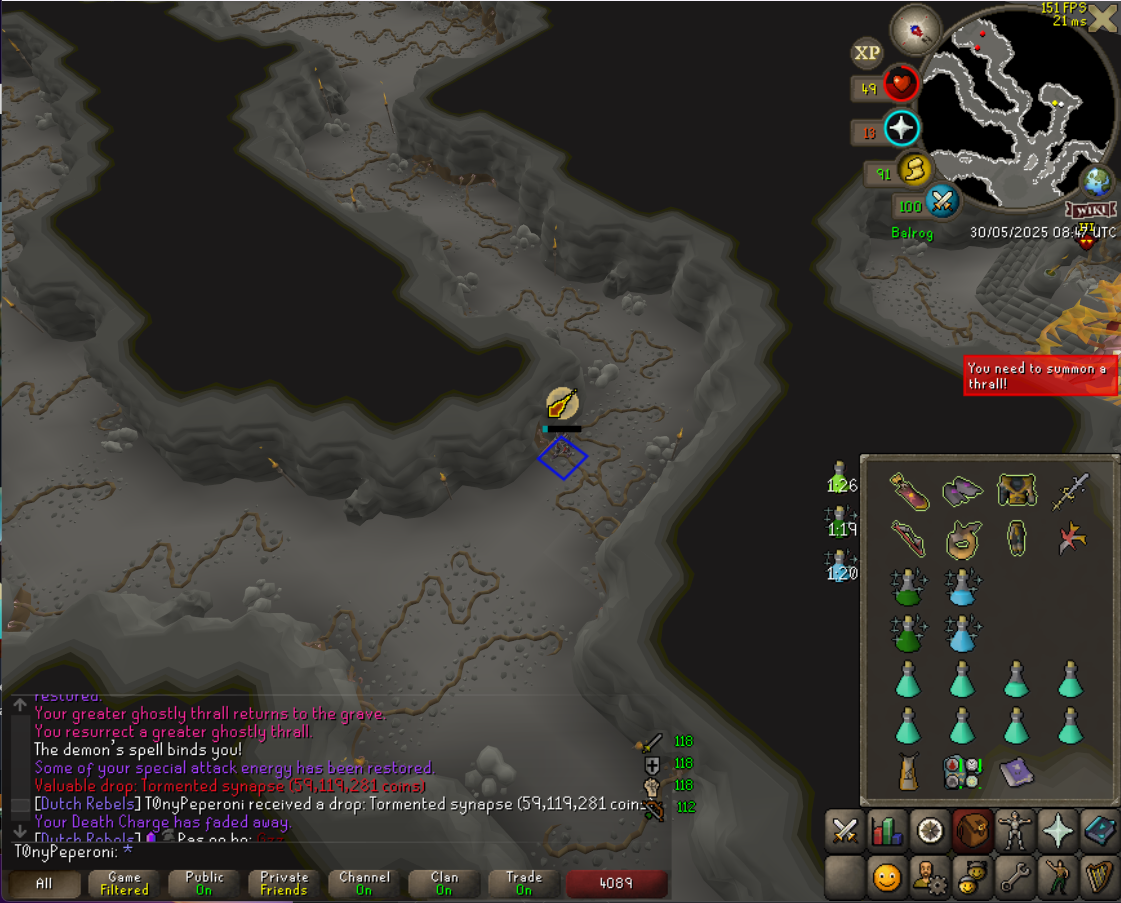Toggle the XP drops button
This screenshot has height=903, width=1121.
866,53
